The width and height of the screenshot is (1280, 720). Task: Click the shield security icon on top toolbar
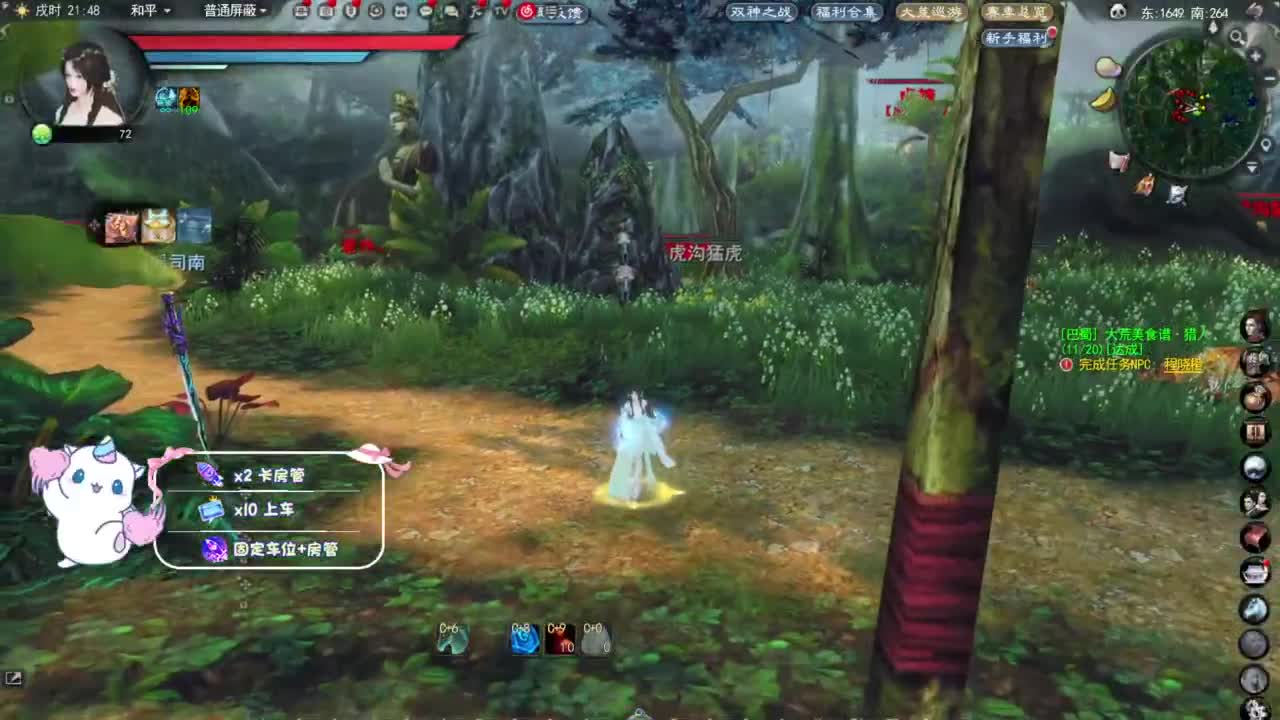(x=350, y=12)
